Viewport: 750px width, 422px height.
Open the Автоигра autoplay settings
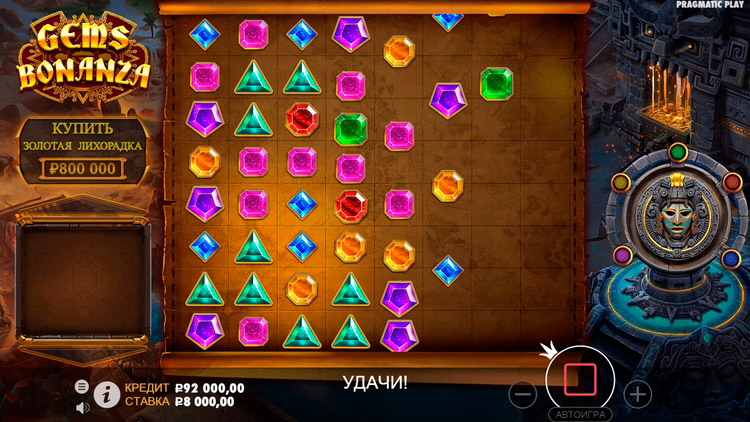coord(579,413)
